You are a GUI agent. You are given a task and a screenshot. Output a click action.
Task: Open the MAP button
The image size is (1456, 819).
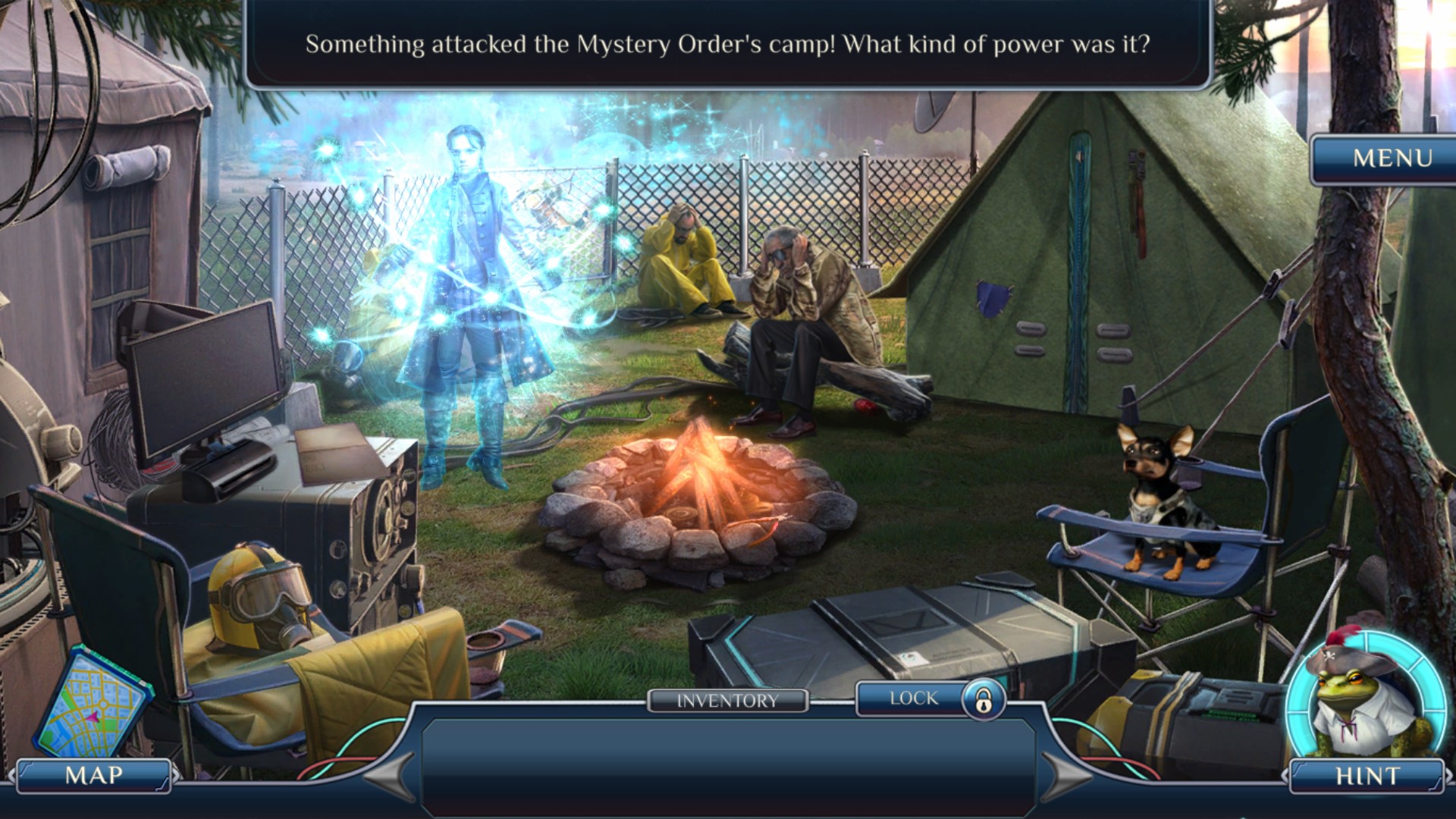click(x=94, y=776)
